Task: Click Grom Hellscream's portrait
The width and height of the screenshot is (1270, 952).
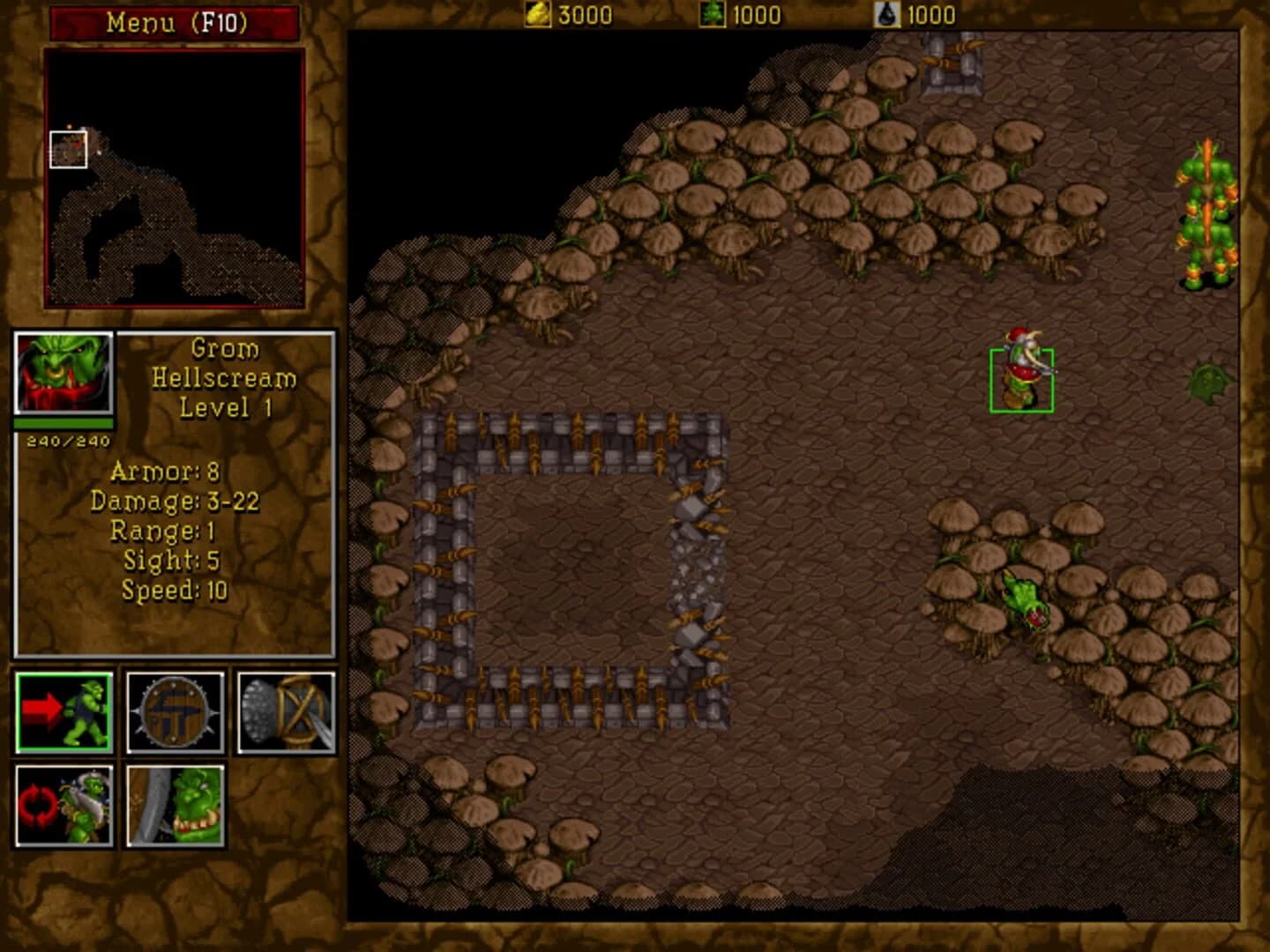Action: [x=62, y=370]
